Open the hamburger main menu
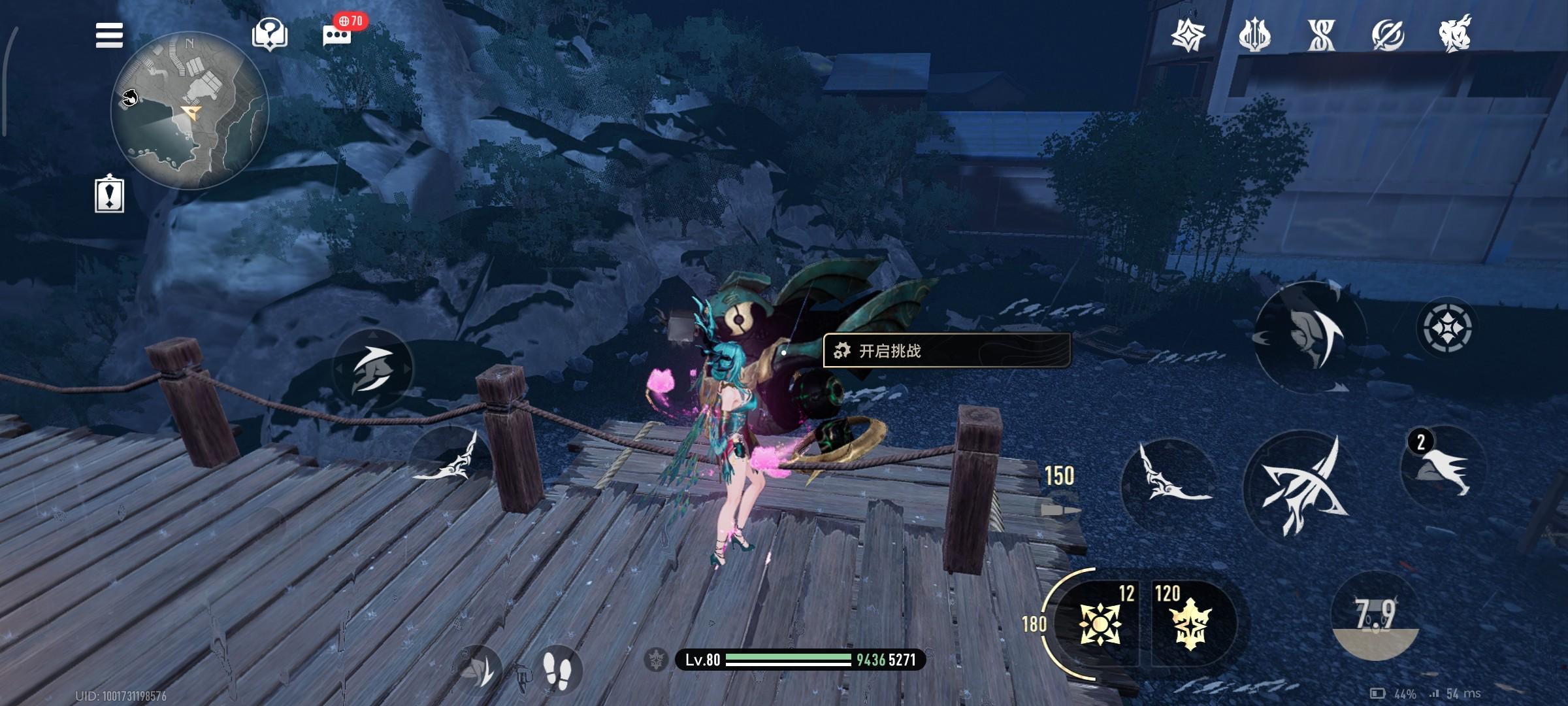This screenshot has height=706, width=1568. (x=109, y=35)
